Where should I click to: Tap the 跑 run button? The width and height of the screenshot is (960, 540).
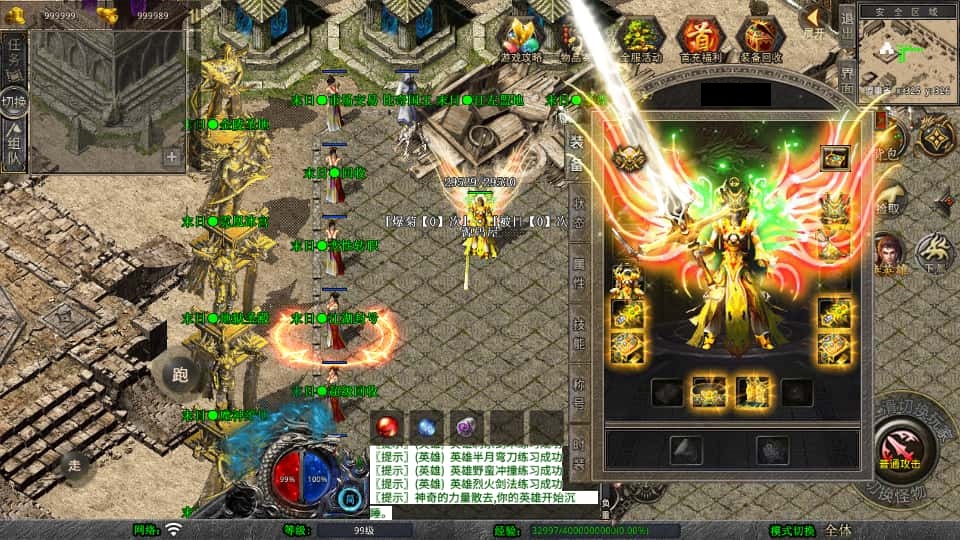(x=181, y=375)
